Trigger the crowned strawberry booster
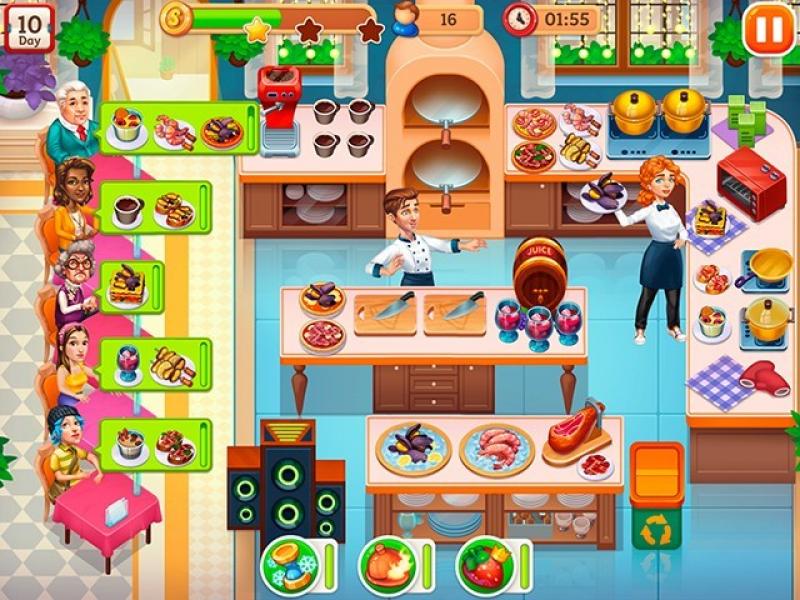800x600 pixels. (x=485, y=565)
